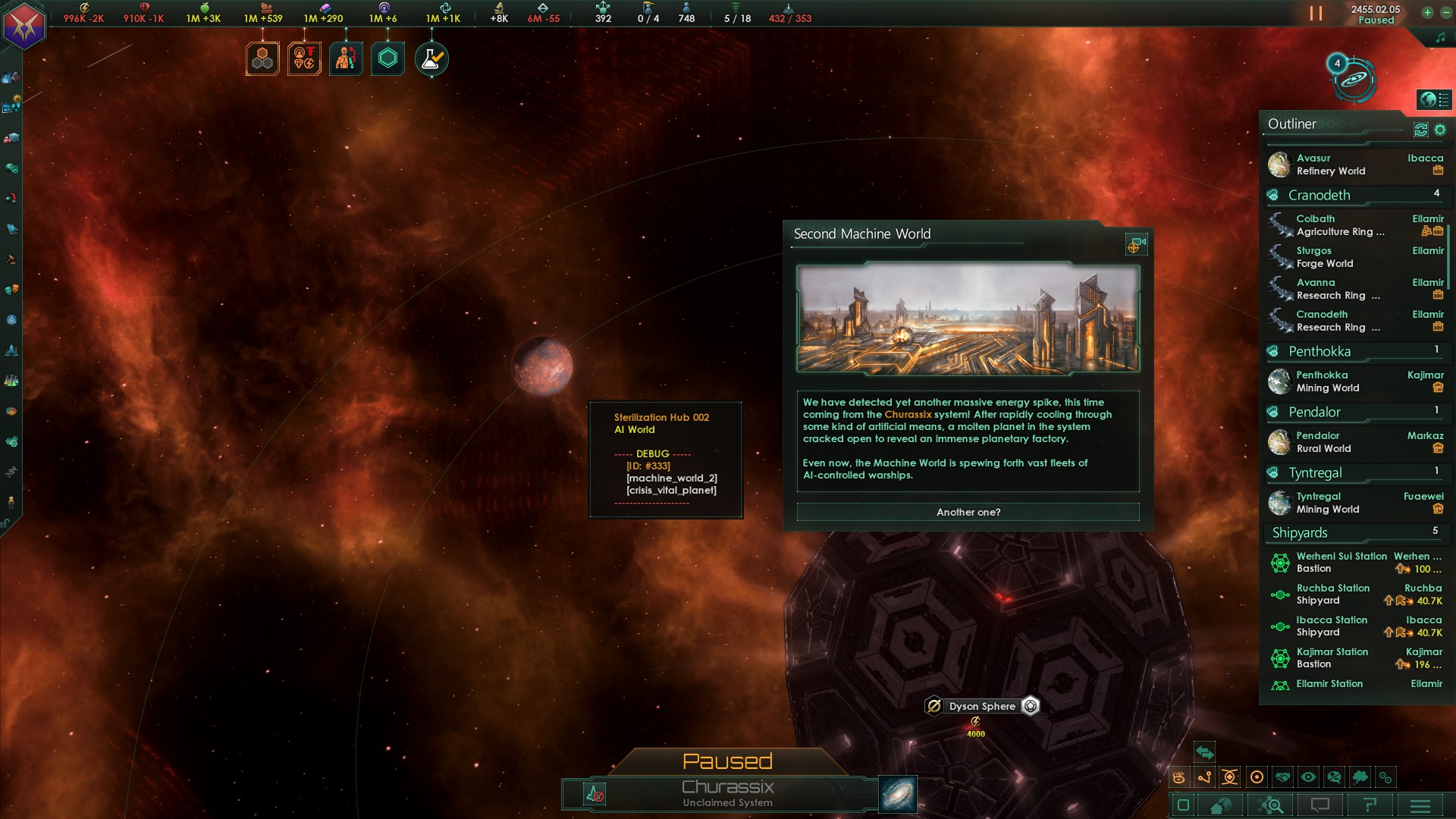Increase game speed with plus button
Image resolution: width=1456 pixels, height=819 pixels.
pos(1427,12)
